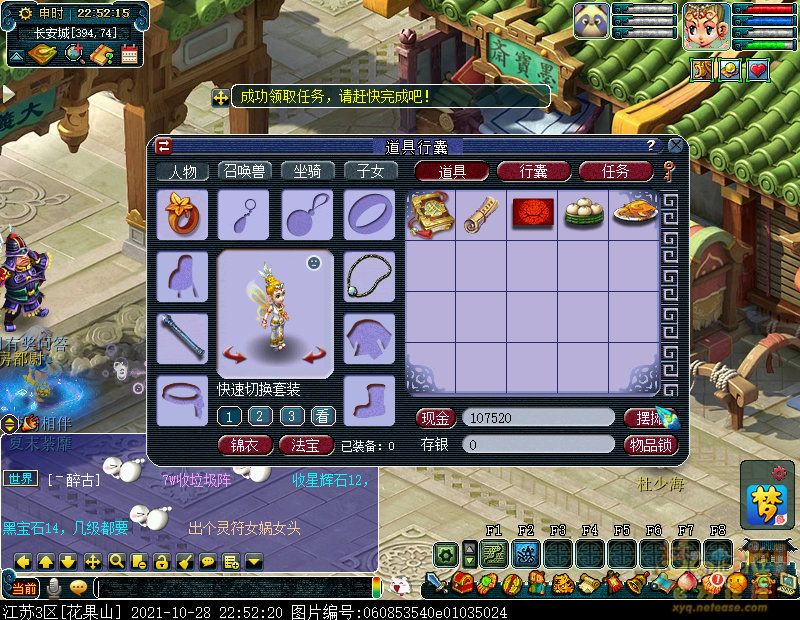The height and width of the screenshot is (620, 800).
Task: Open the 锦衣 costume panel
Action: 245,445
